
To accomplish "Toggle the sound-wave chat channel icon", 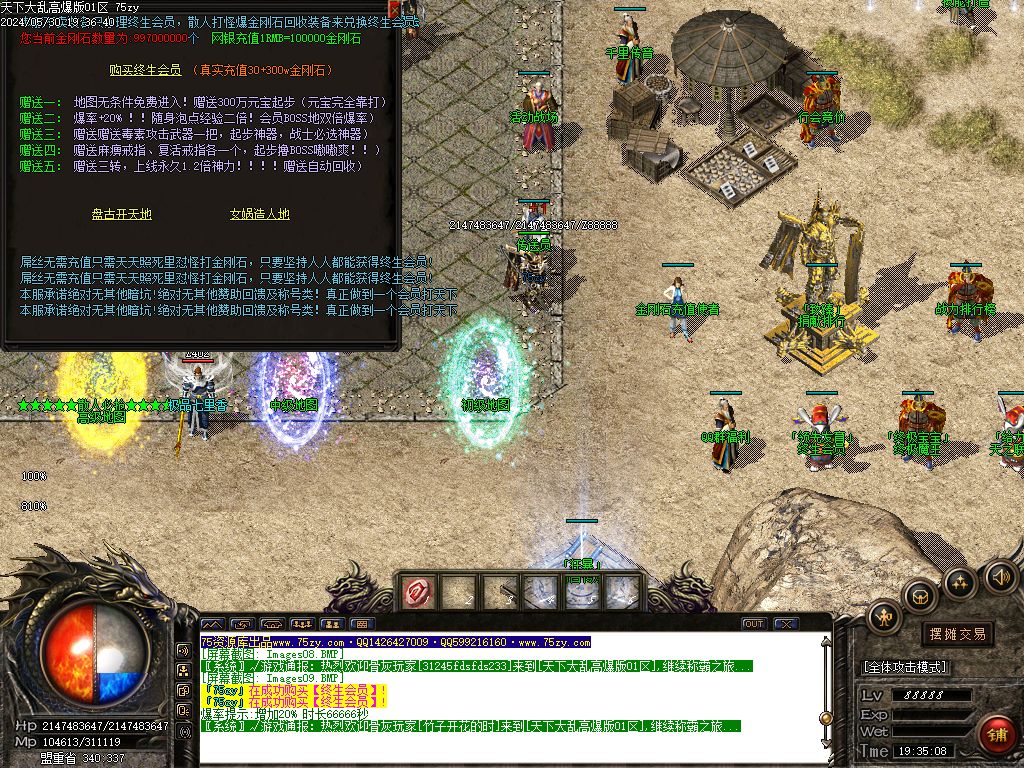I will coord(184,649).
